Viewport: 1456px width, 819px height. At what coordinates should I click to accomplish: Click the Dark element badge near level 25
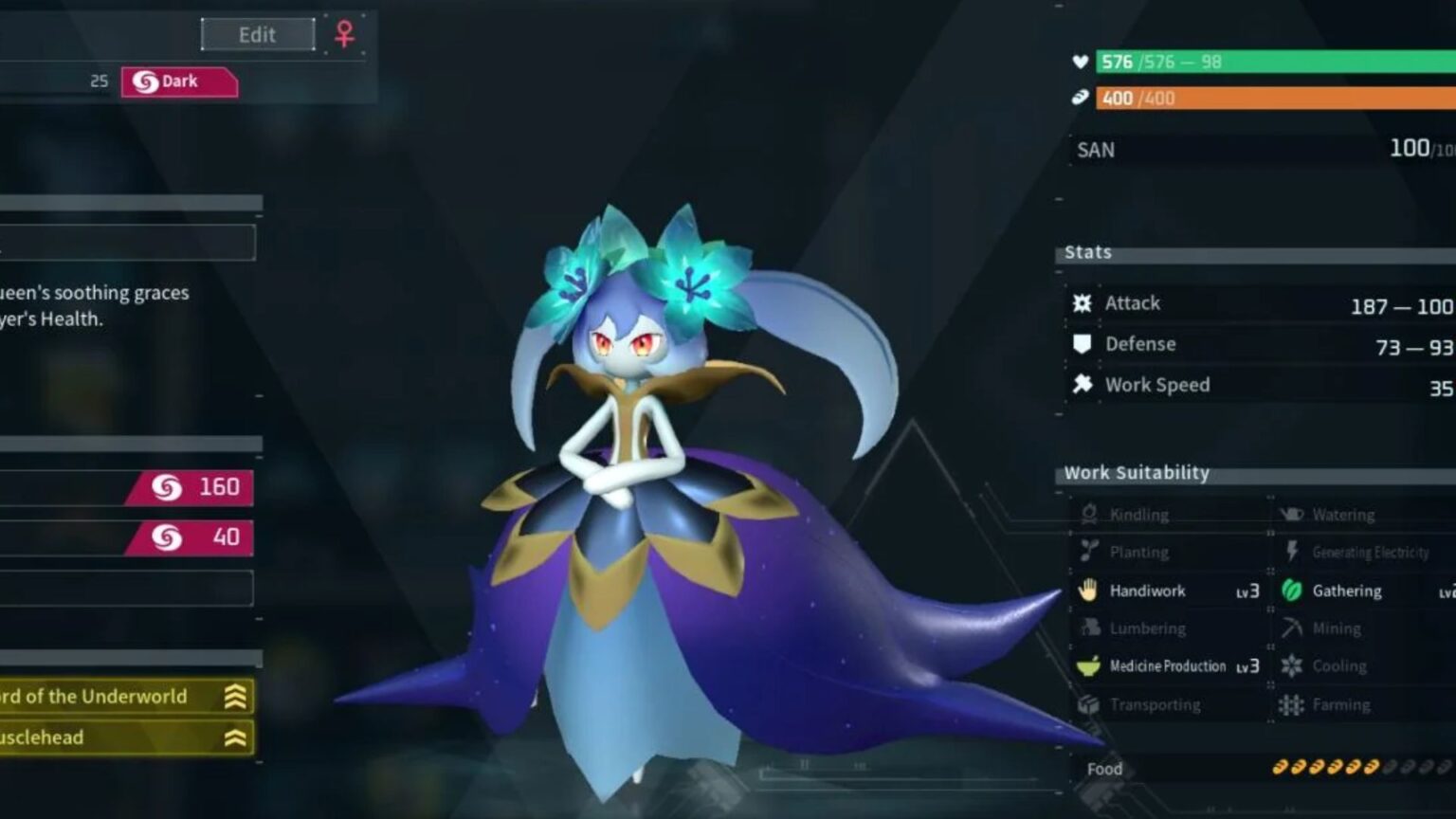tap(179, 81)
